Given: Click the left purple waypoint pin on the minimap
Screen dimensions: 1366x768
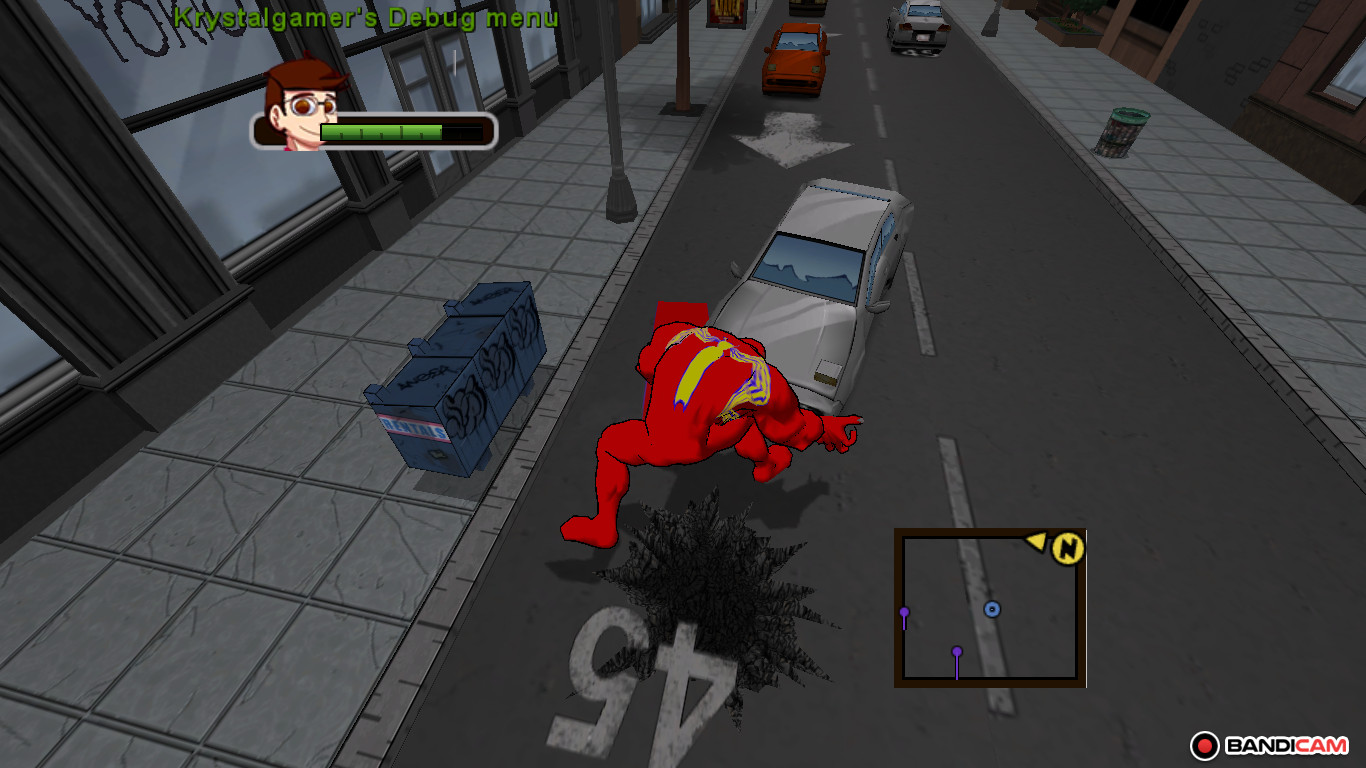Looking at the screenshot, I should [906, 608].
